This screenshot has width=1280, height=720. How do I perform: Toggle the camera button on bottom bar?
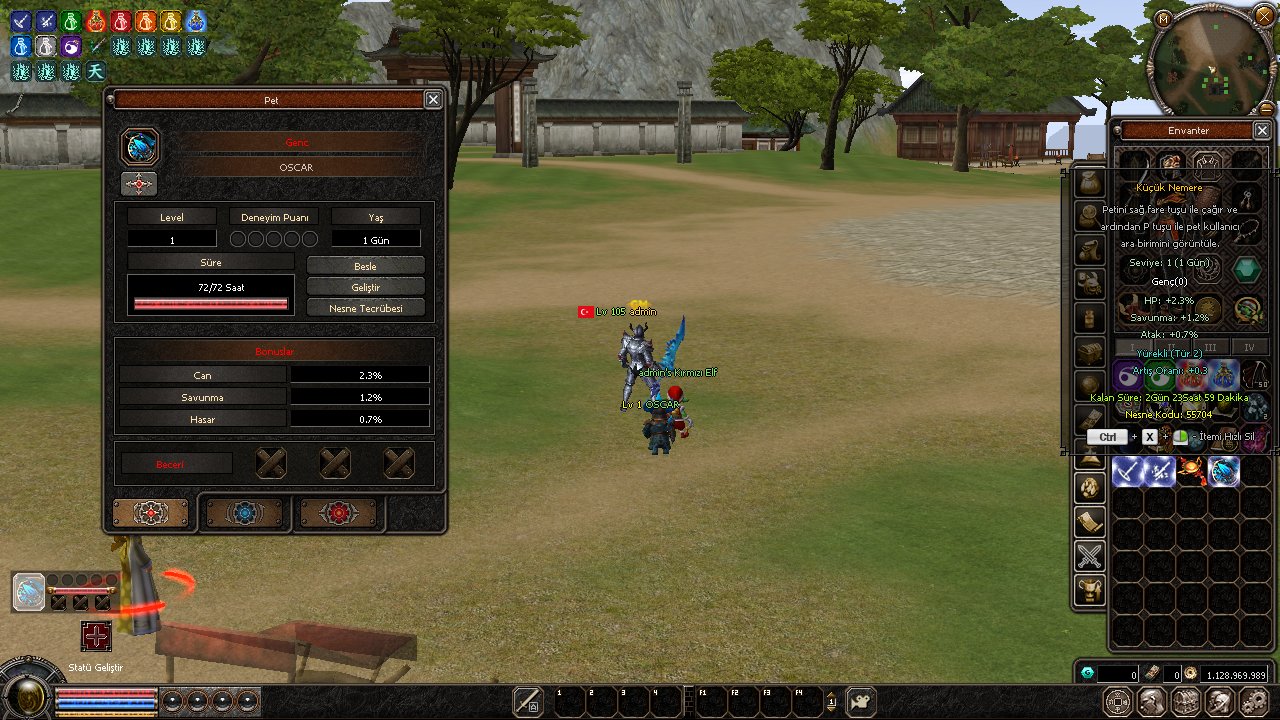(x=861, y=701)
